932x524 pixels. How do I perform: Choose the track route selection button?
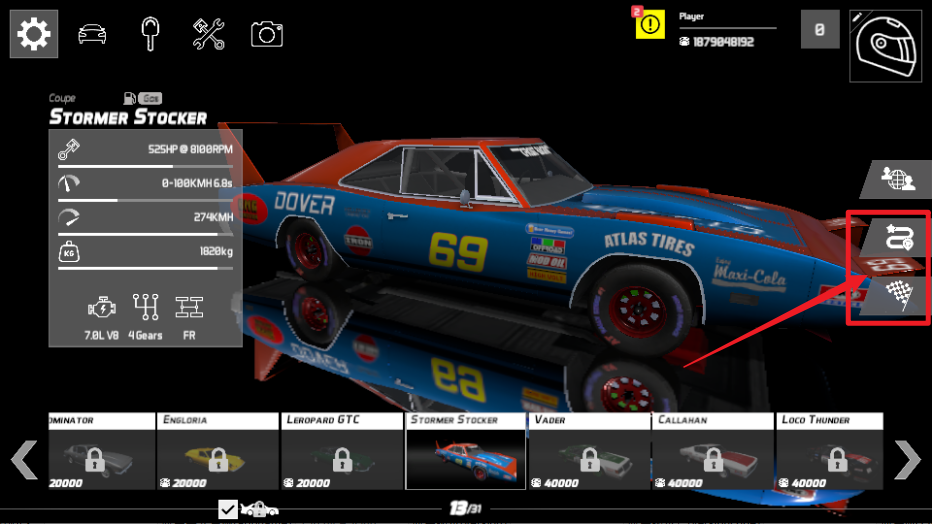(x=895, y=237)
